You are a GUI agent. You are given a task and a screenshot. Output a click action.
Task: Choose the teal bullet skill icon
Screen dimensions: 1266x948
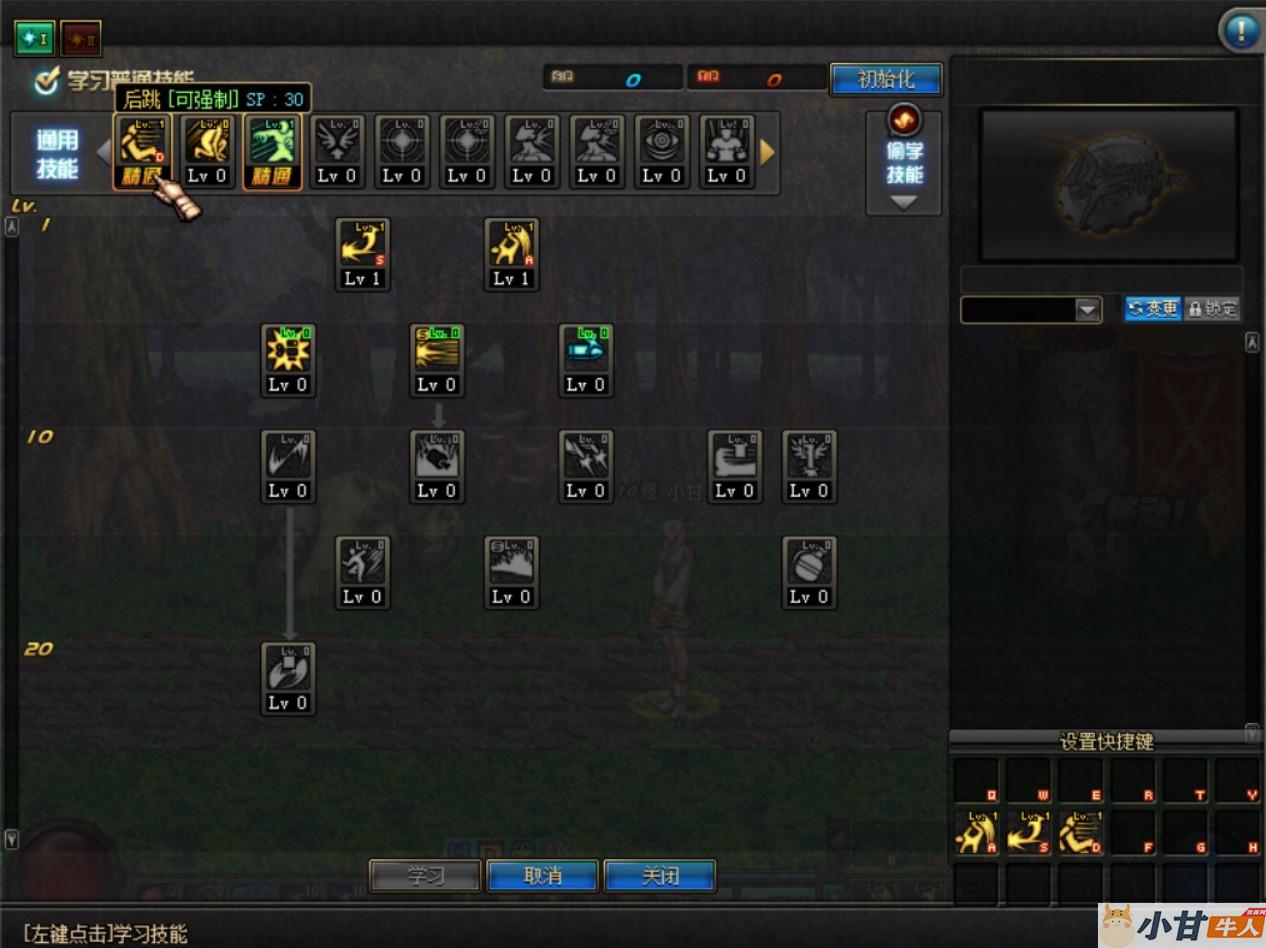(586, 351)
